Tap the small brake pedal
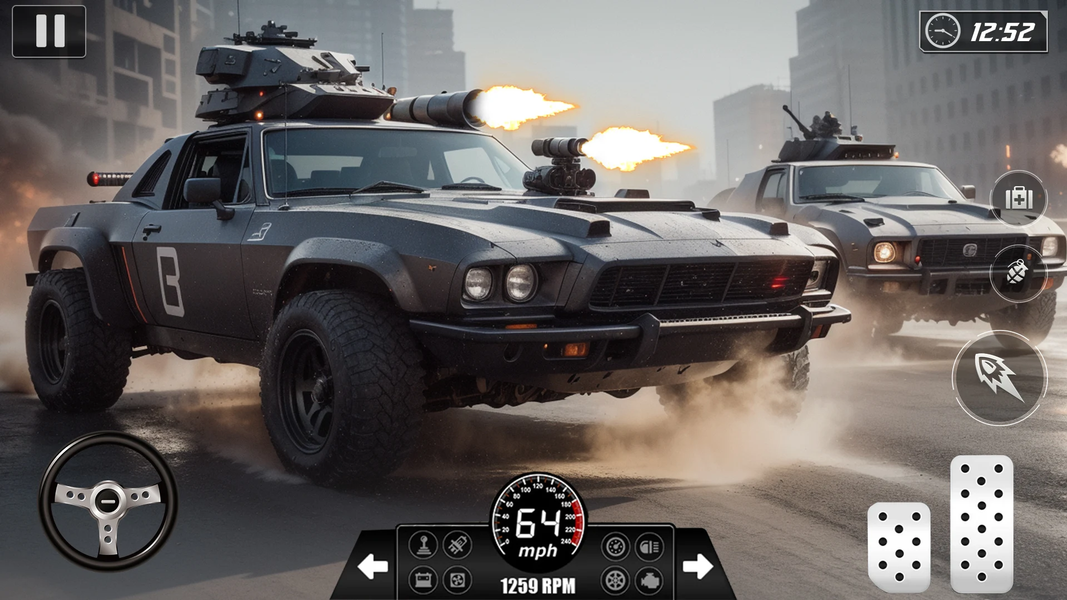The image size is (1067, 600). [898, 546]
